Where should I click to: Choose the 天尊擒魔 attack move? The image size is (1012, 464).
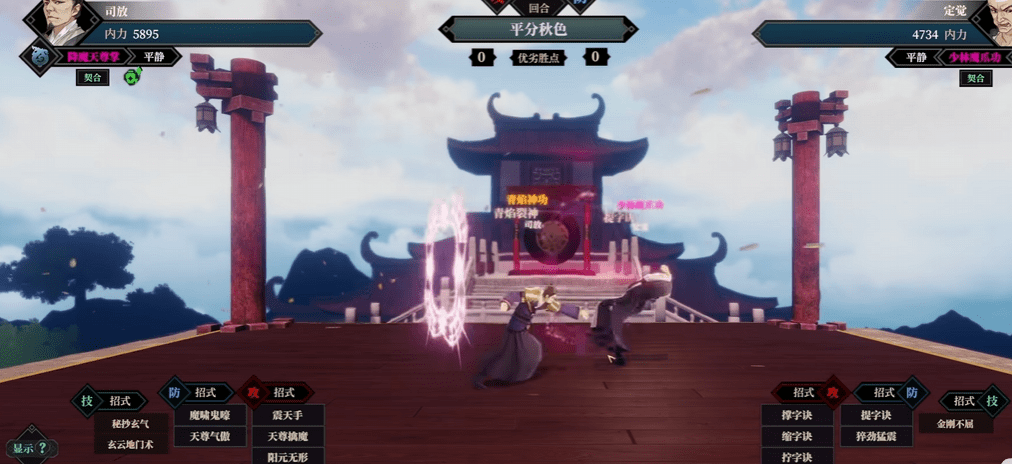(287, 436)
